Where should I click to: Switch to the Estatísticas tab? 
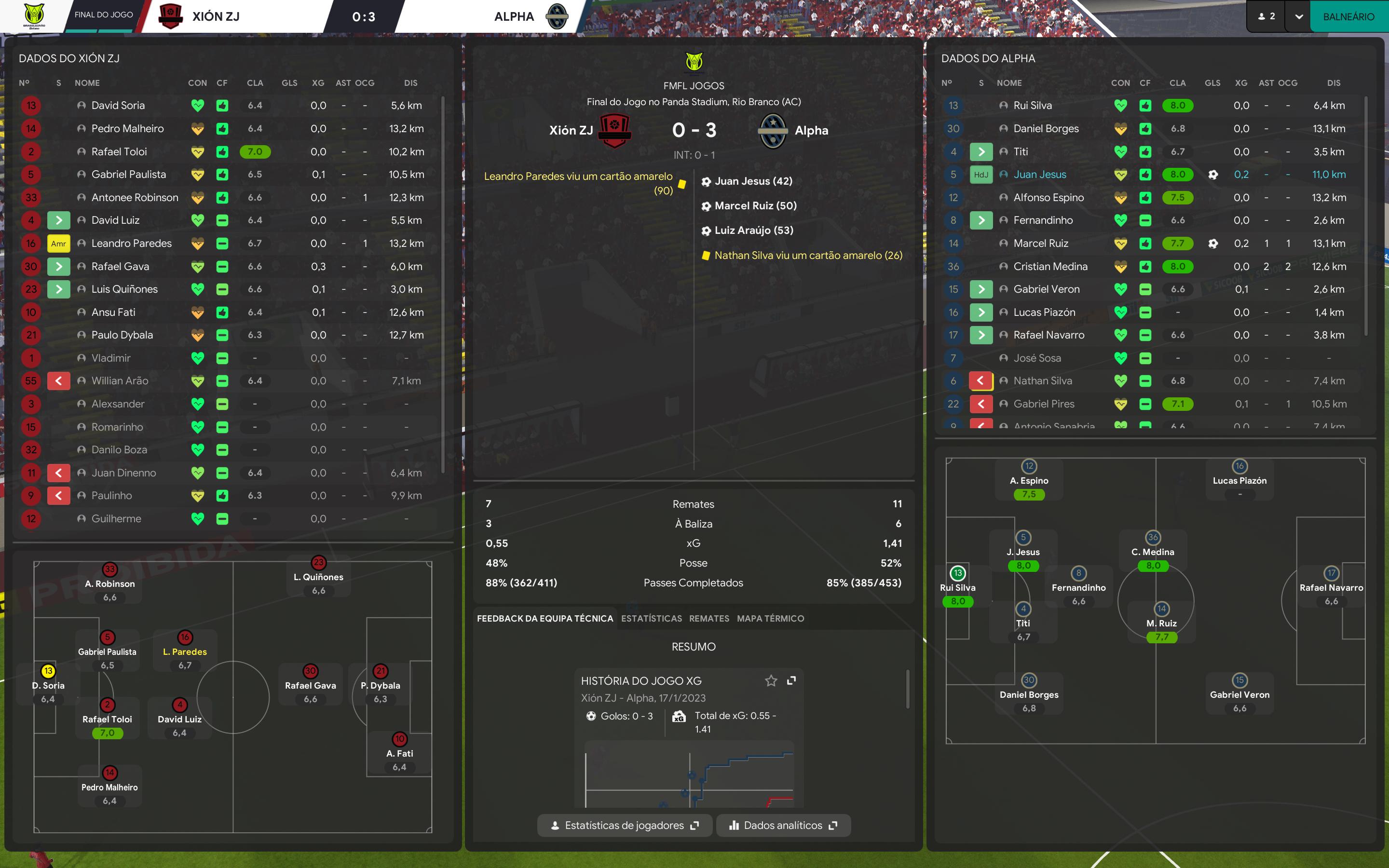(x=652, y=618)
